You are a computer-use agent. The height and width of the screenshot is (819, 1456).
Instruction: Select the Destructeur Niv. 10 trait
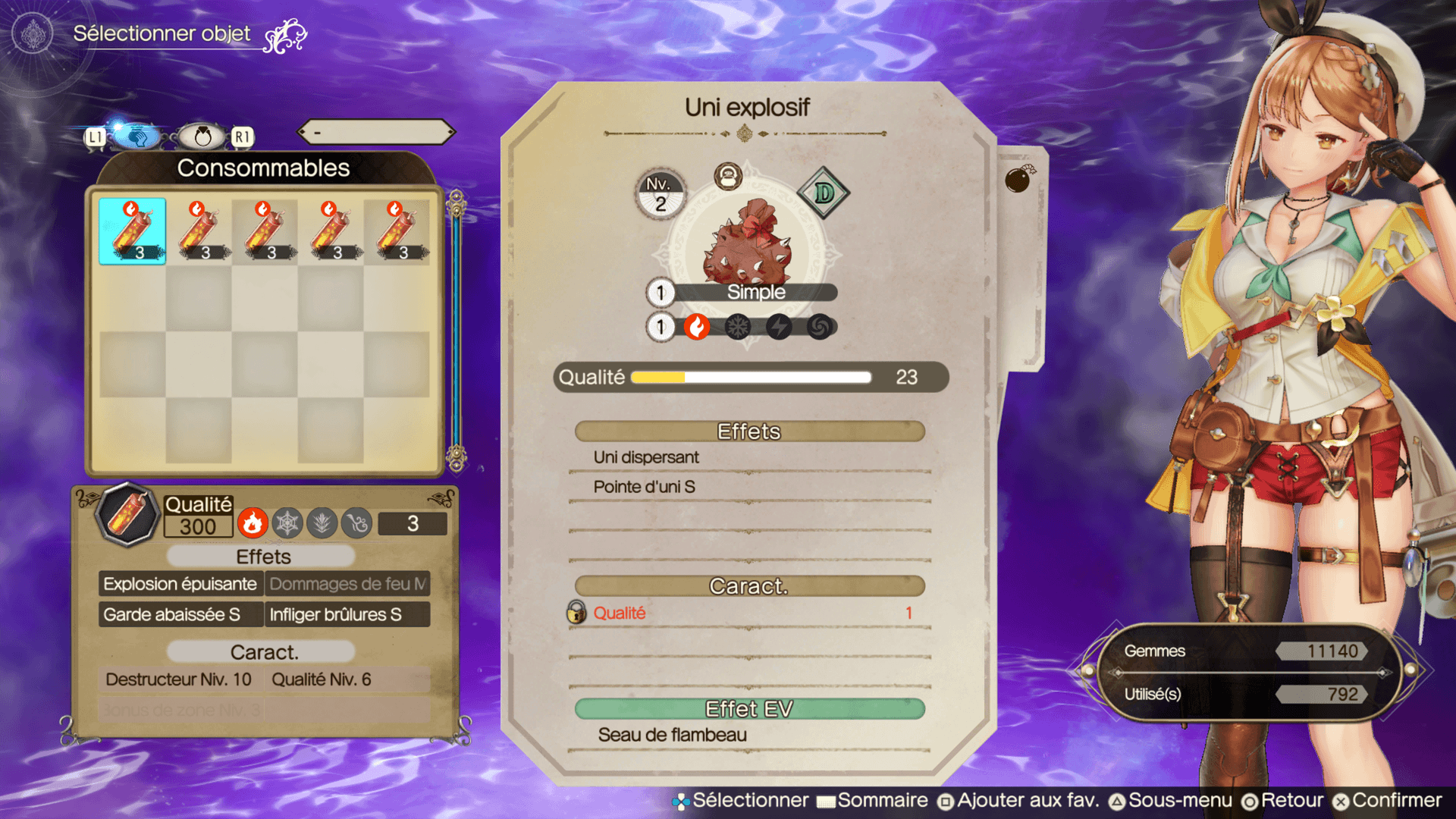(180, 679)
